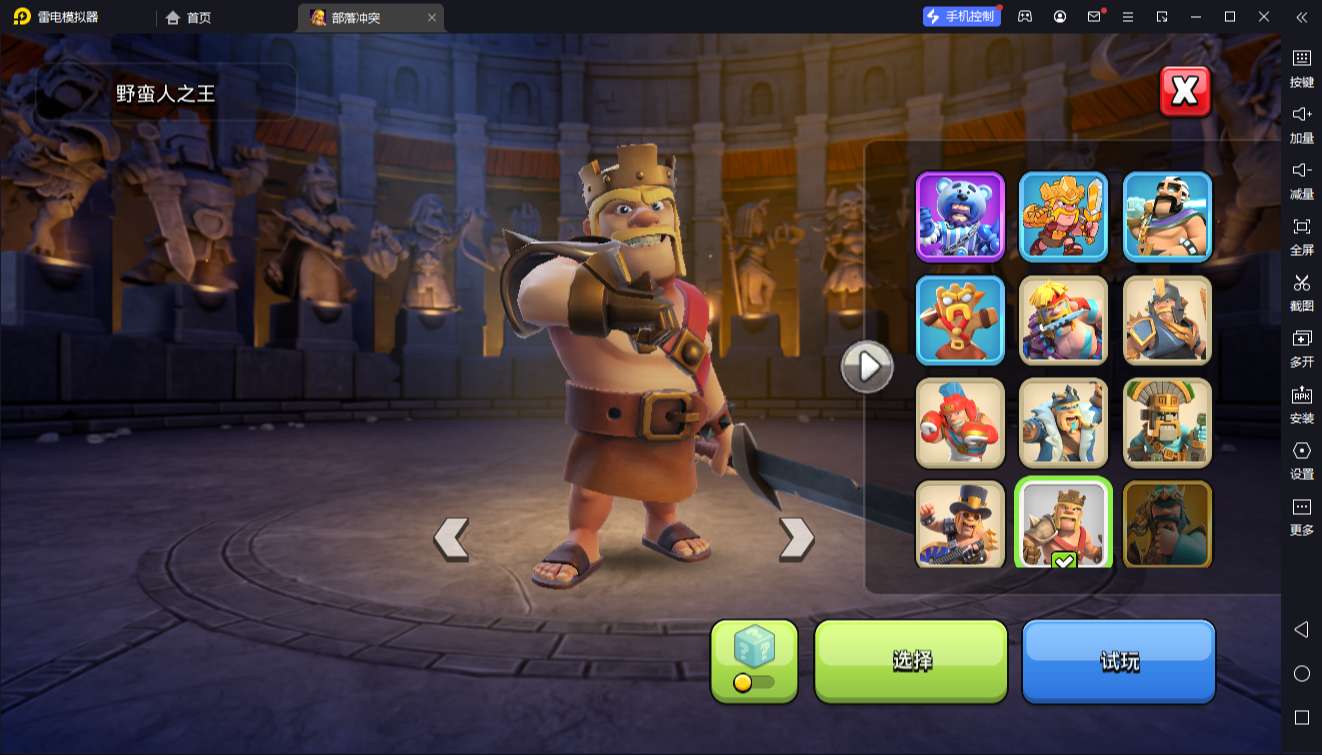Open the emulator 设置 settings panel
The width and height of the screenshot is (1322, 755).
pyautogui.click(x=1301, y=458)
